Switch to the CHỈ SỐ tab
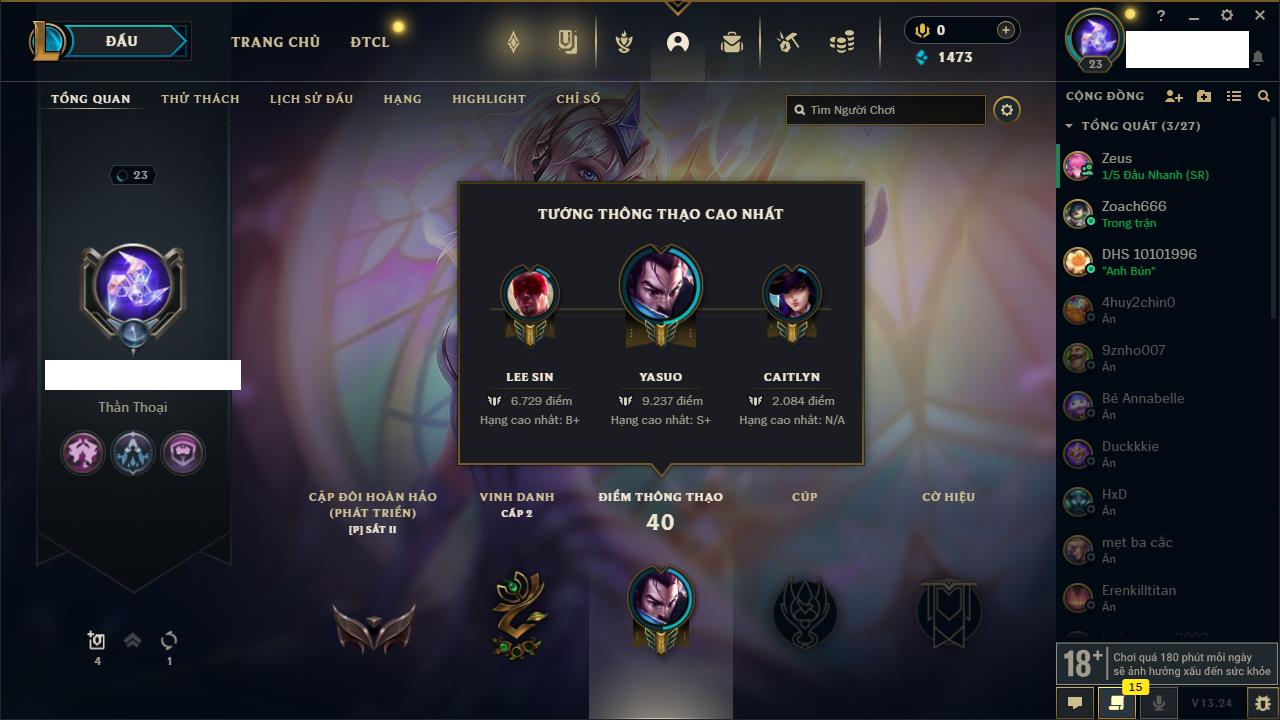Screen dimensions: 1280x720 click(578, 99)
